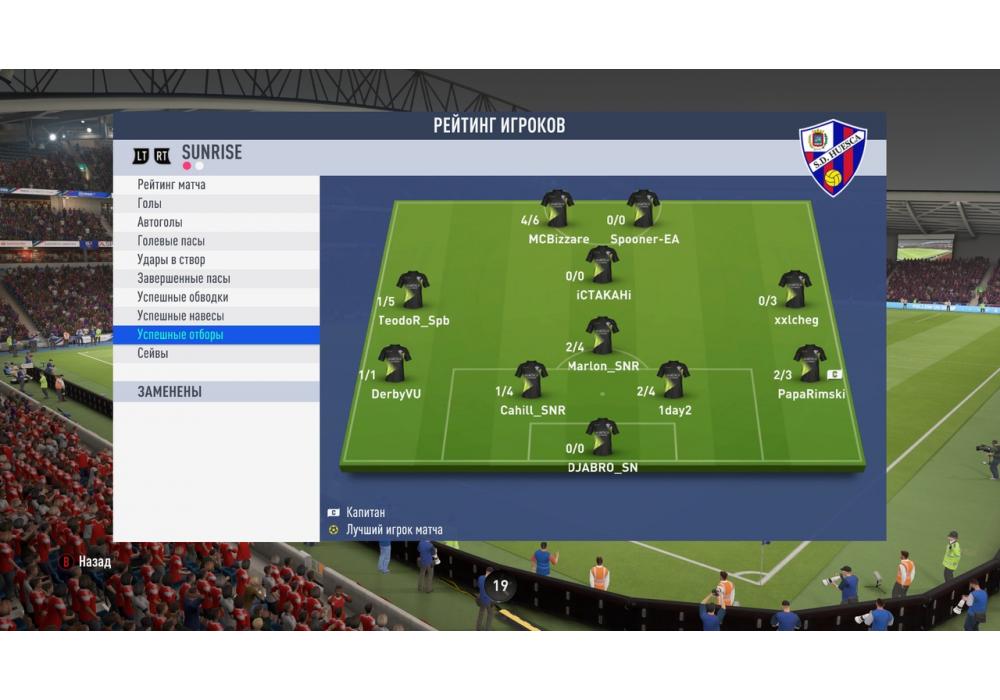Show the Голевые пасы stat
Viewport: 1000px width, 700px height.
click(x=215, y=241)
